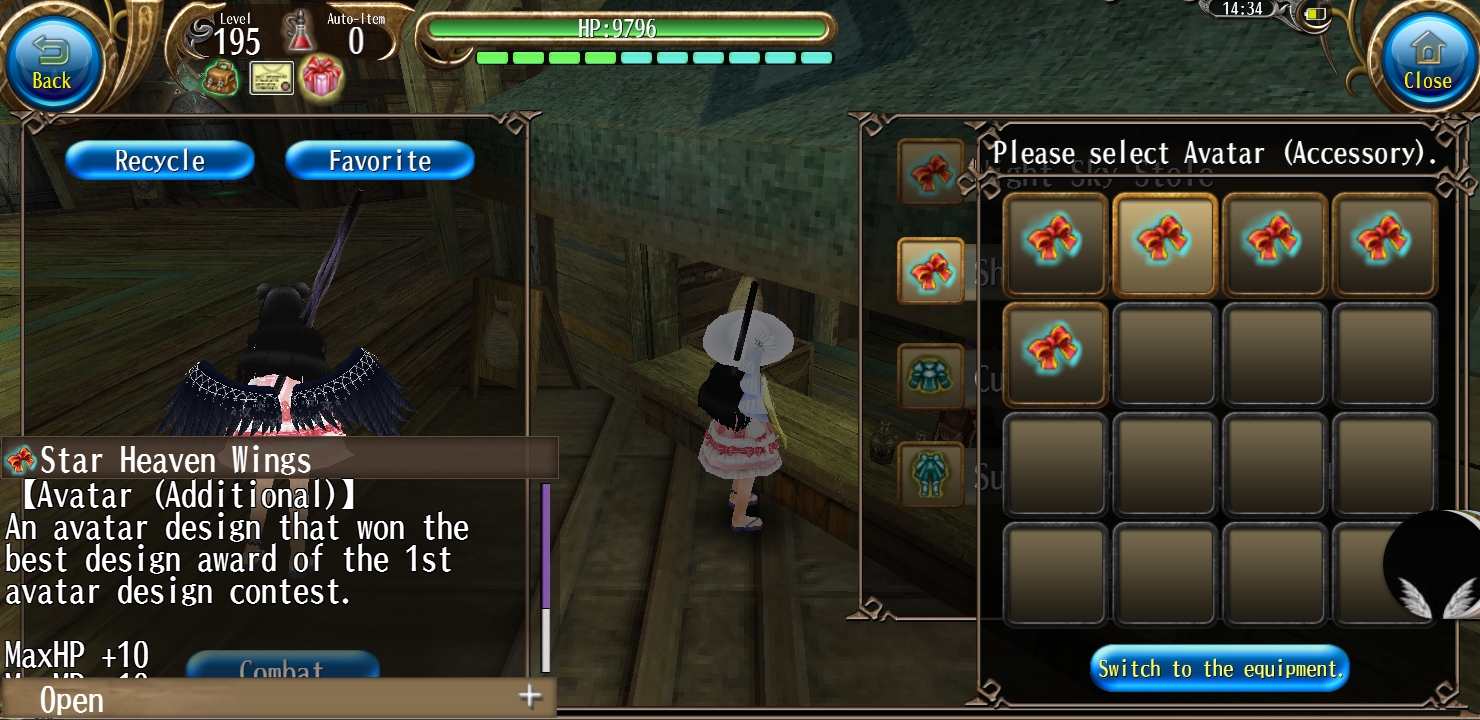1480x720 pixels.
Task: Open the mail envelope icon
Action: click(269, 78)
